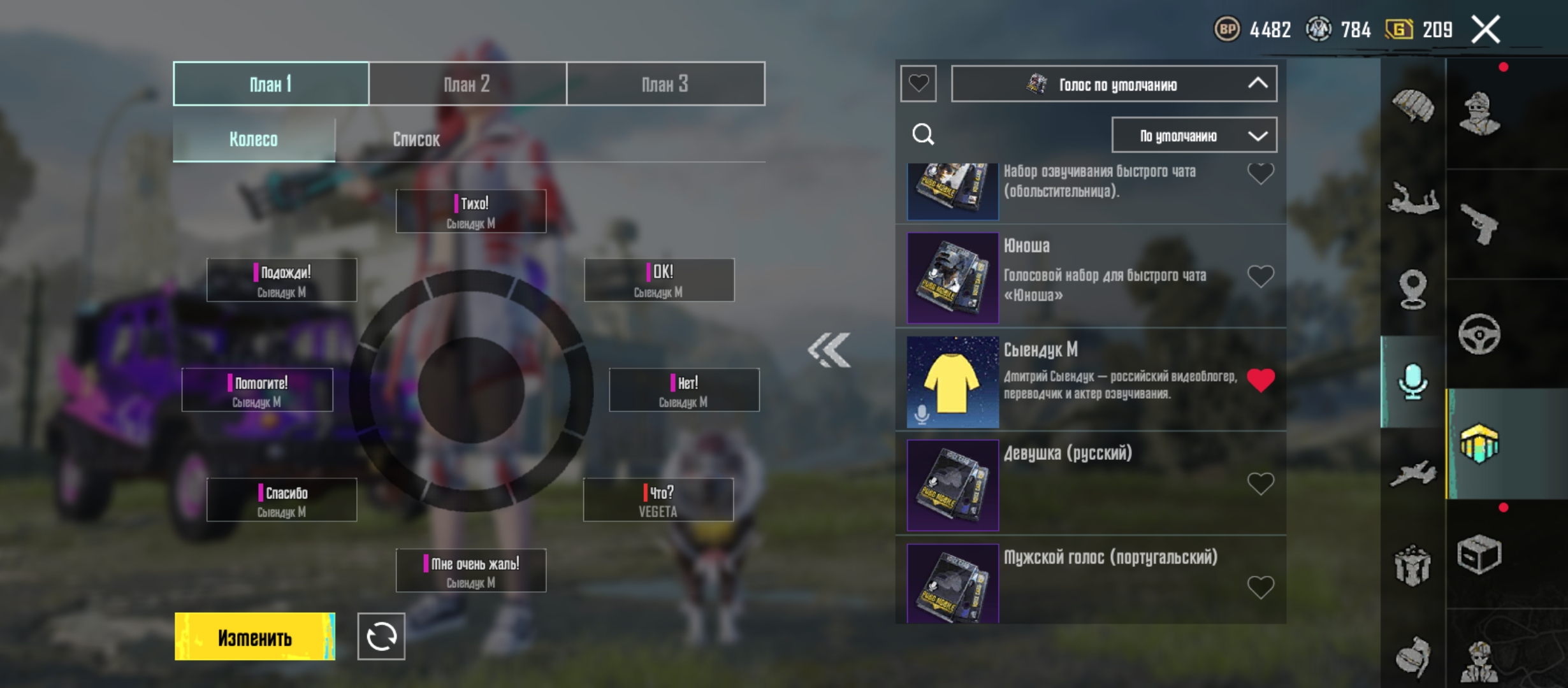The height and width of the screenshot is (688, 1568).
Task: Select the Мне очень жаль! phrase
Action: point(471,571)
